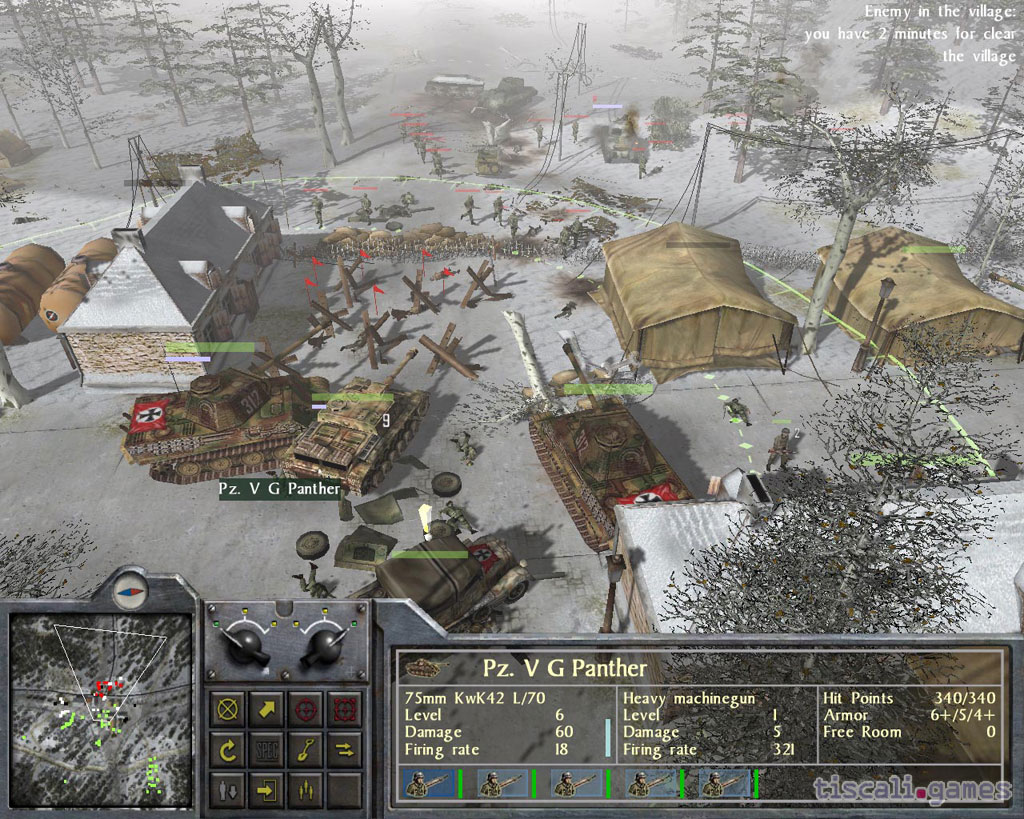This screenshot has height=819, width=1024.
Task: Select the single red crosshair attack command
Action: [x=306, y=709]
